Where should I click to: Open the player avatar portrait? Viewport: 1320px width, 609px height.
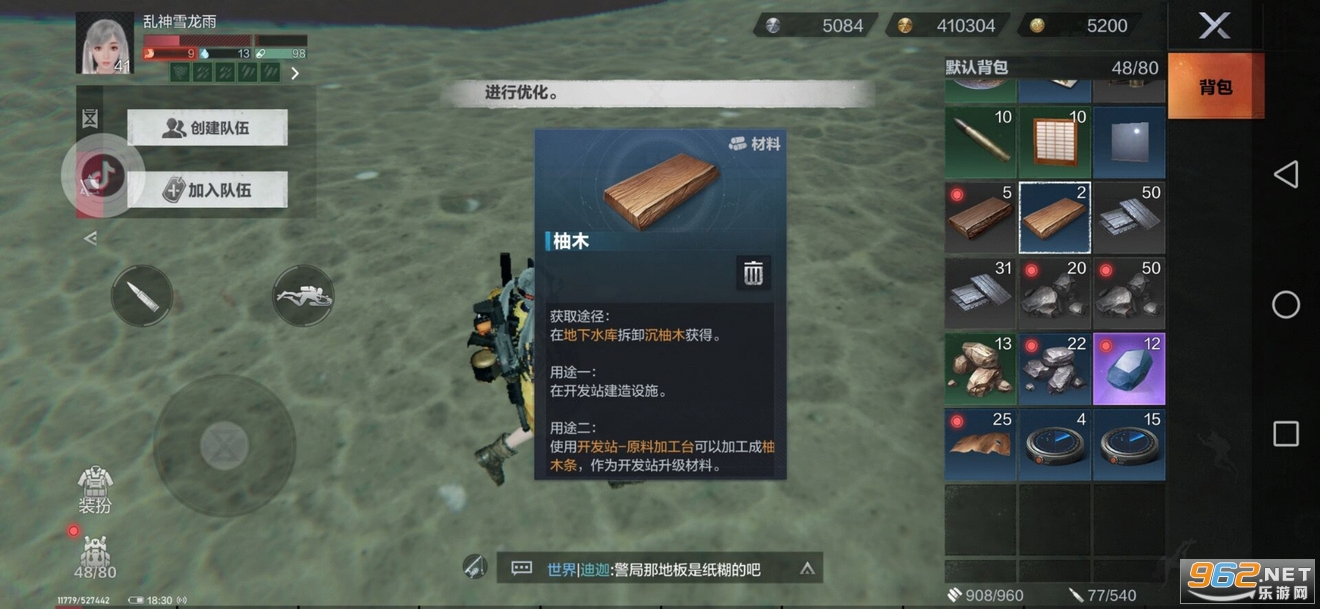click(105, 43)
